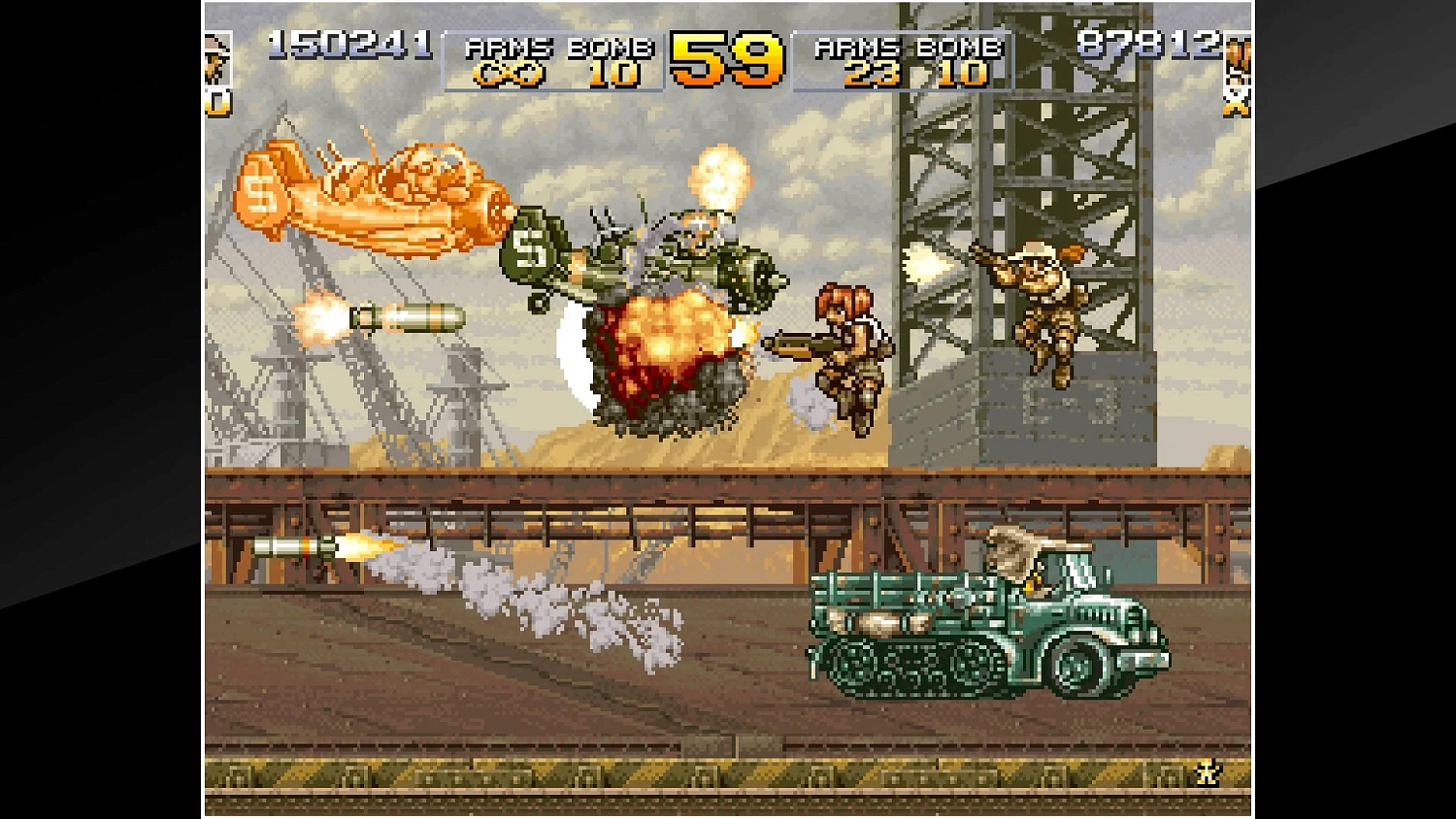
Task: Select the player 1 portrait in top-left corner
Action: [x=217, y=58]
